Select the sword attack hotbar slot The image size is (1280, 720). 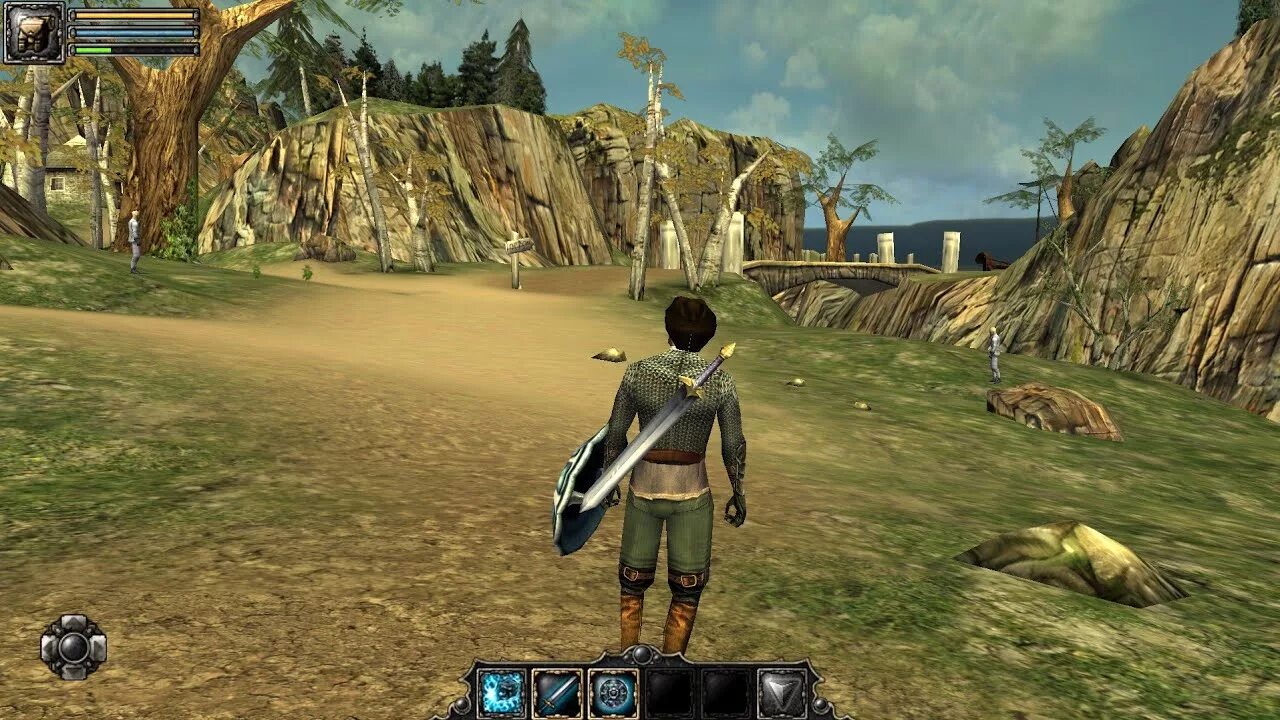557,693
